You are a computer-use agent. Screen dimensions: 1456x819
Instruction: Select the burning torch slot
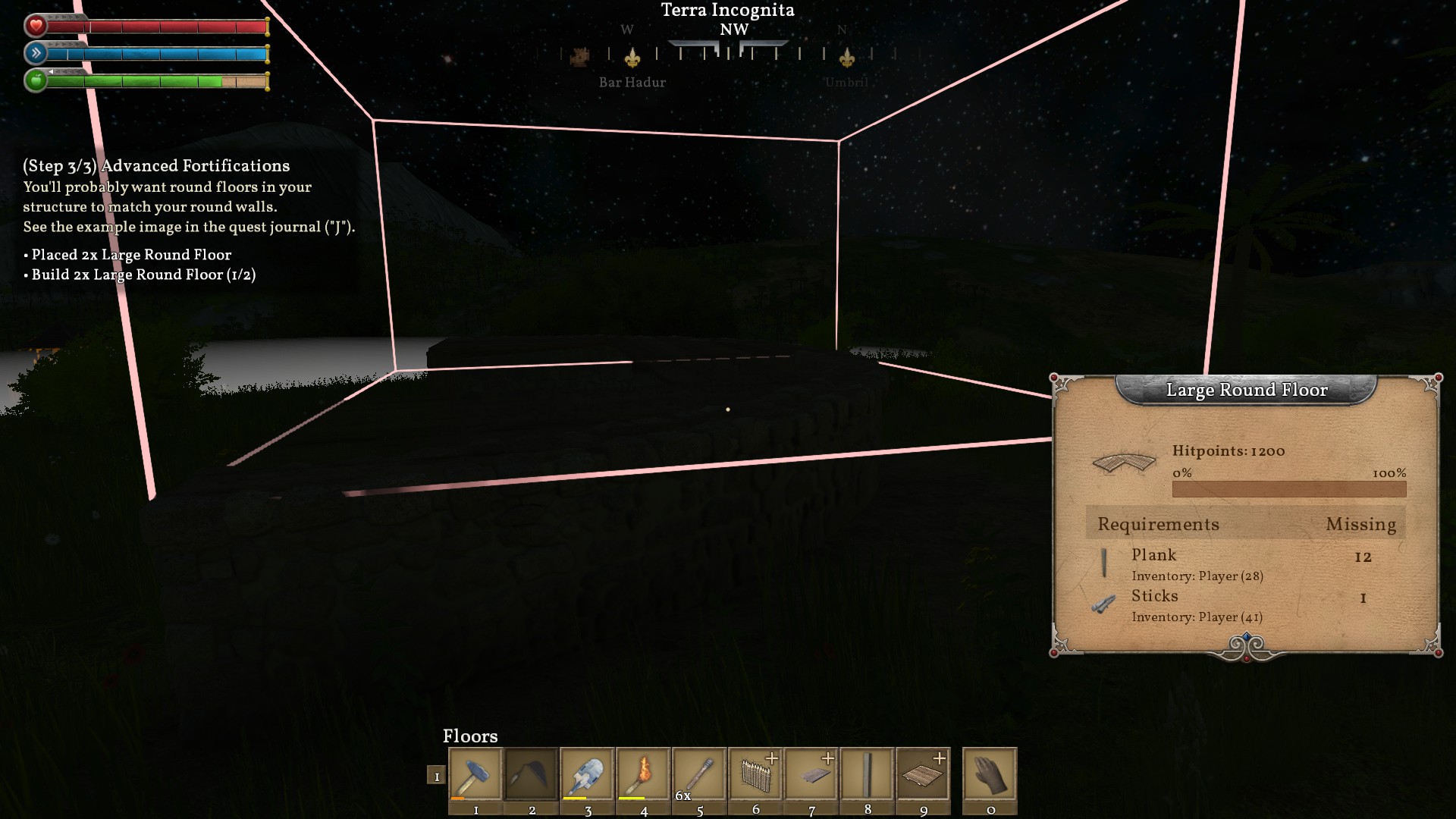643,774
